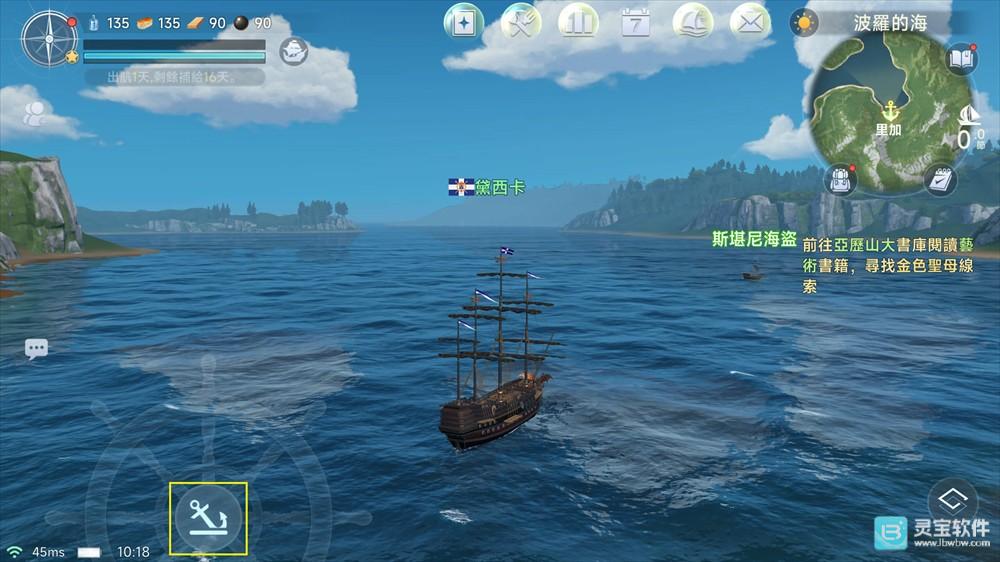
Task: Drop anchor with the anchor button
Action: coord(208,518)
